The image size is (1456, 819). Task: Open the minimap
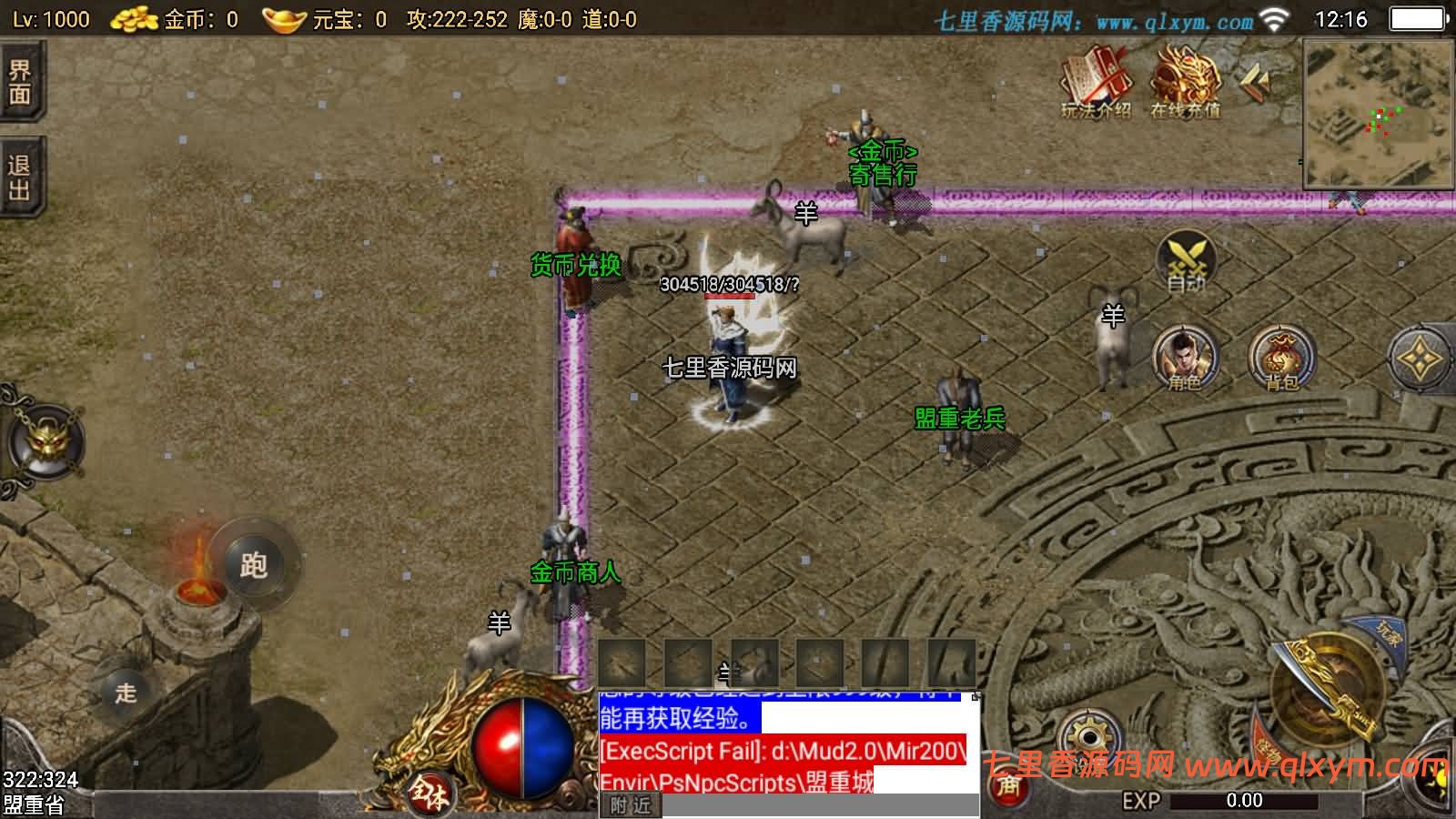coord(1378,114)
